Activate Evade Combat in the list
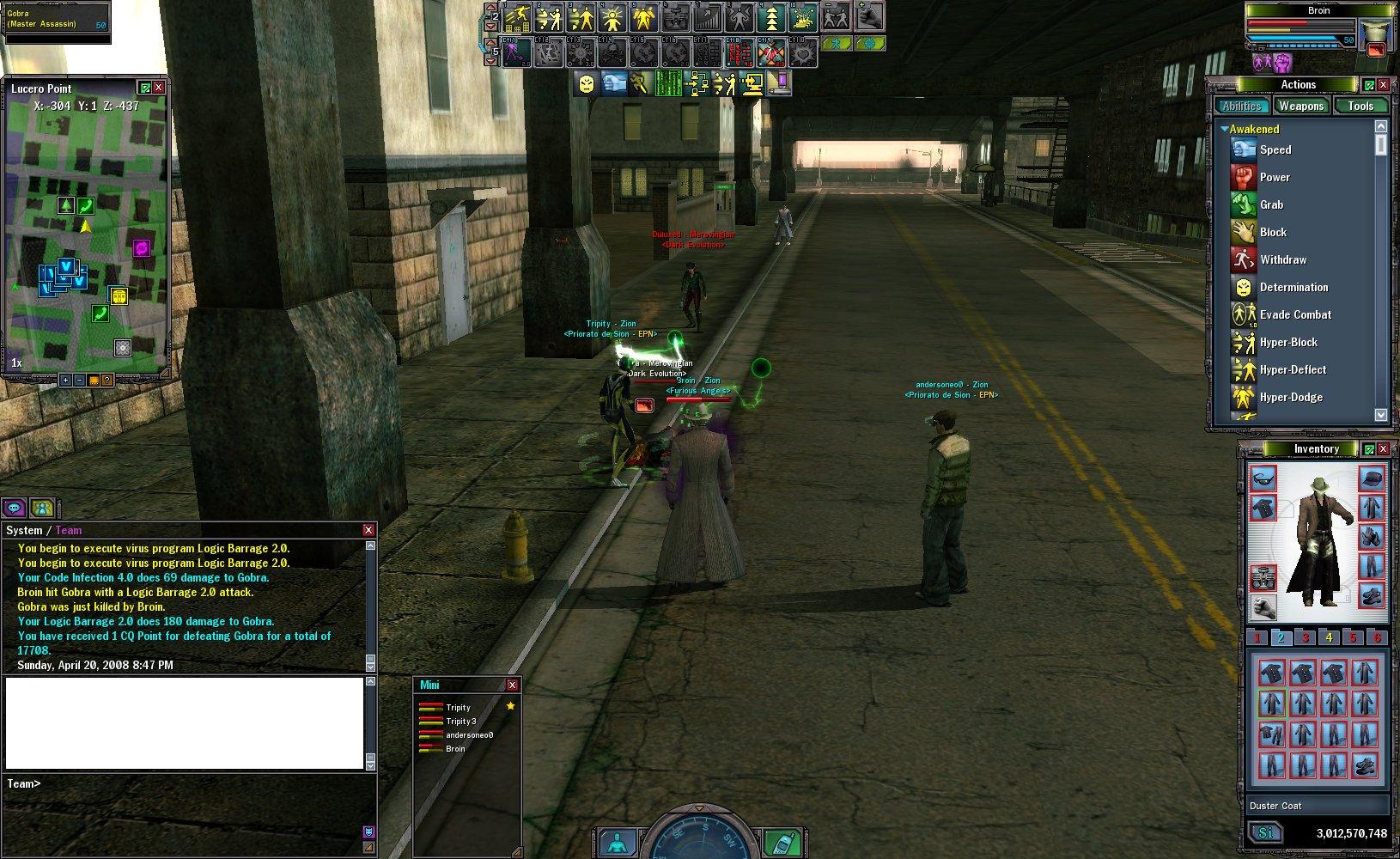1400x859 pixels. pos(1295,314)
